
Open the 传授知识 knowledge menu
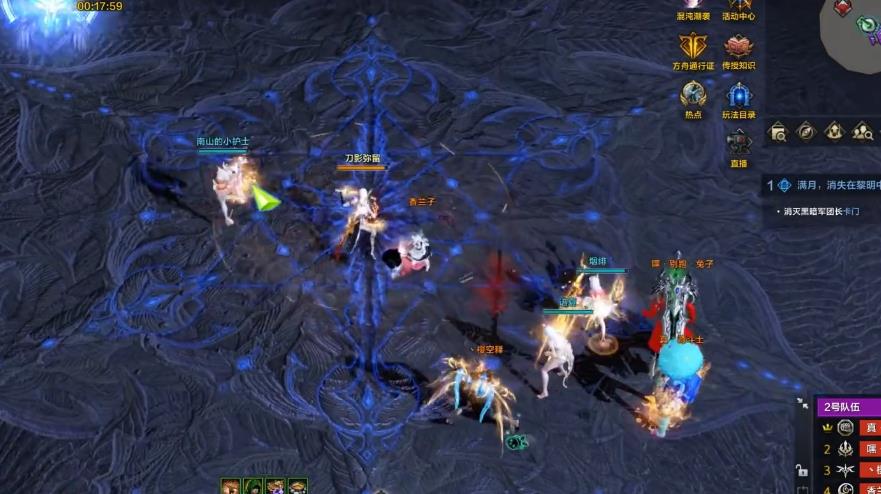738,48
